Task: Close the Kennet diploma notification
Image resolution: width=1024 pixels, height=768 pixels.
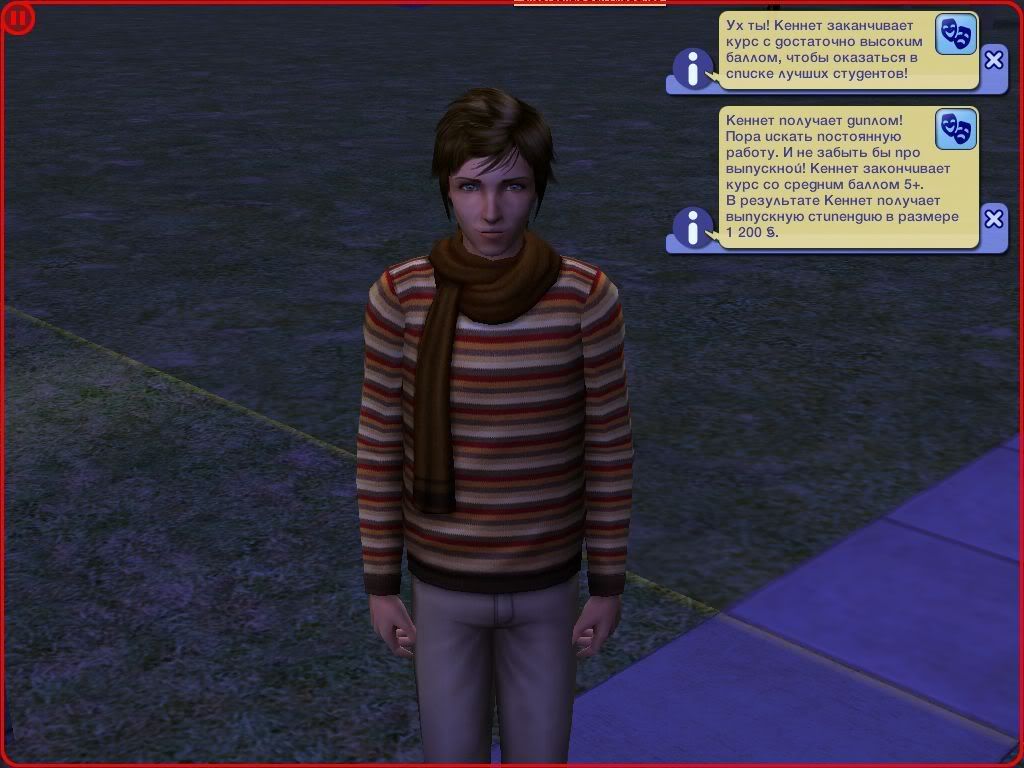Action: [x=993, y=218]
